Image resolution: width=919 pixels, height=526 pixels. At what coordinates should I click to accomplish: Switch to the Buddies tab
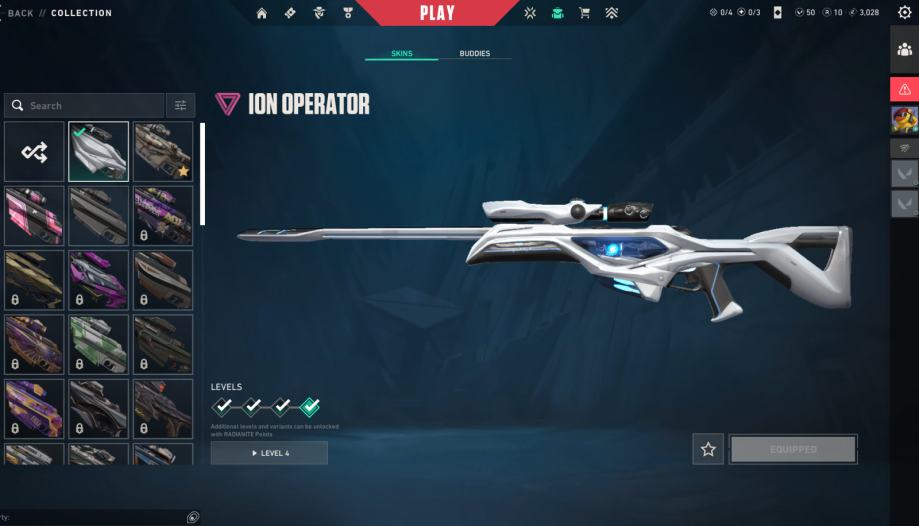(x=474, y=53)
